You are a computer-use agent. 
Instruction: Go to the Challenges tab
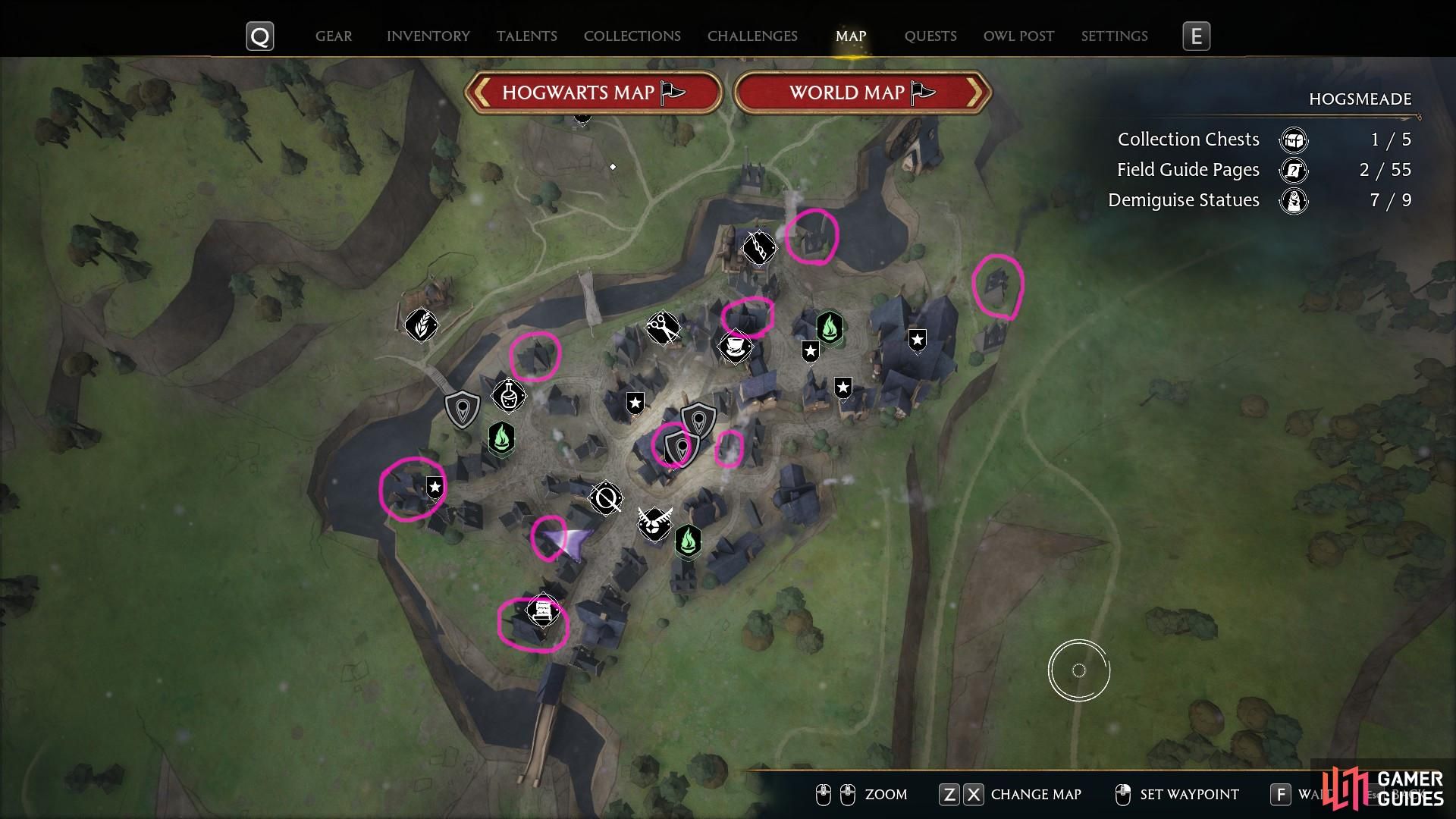point(752,36)
